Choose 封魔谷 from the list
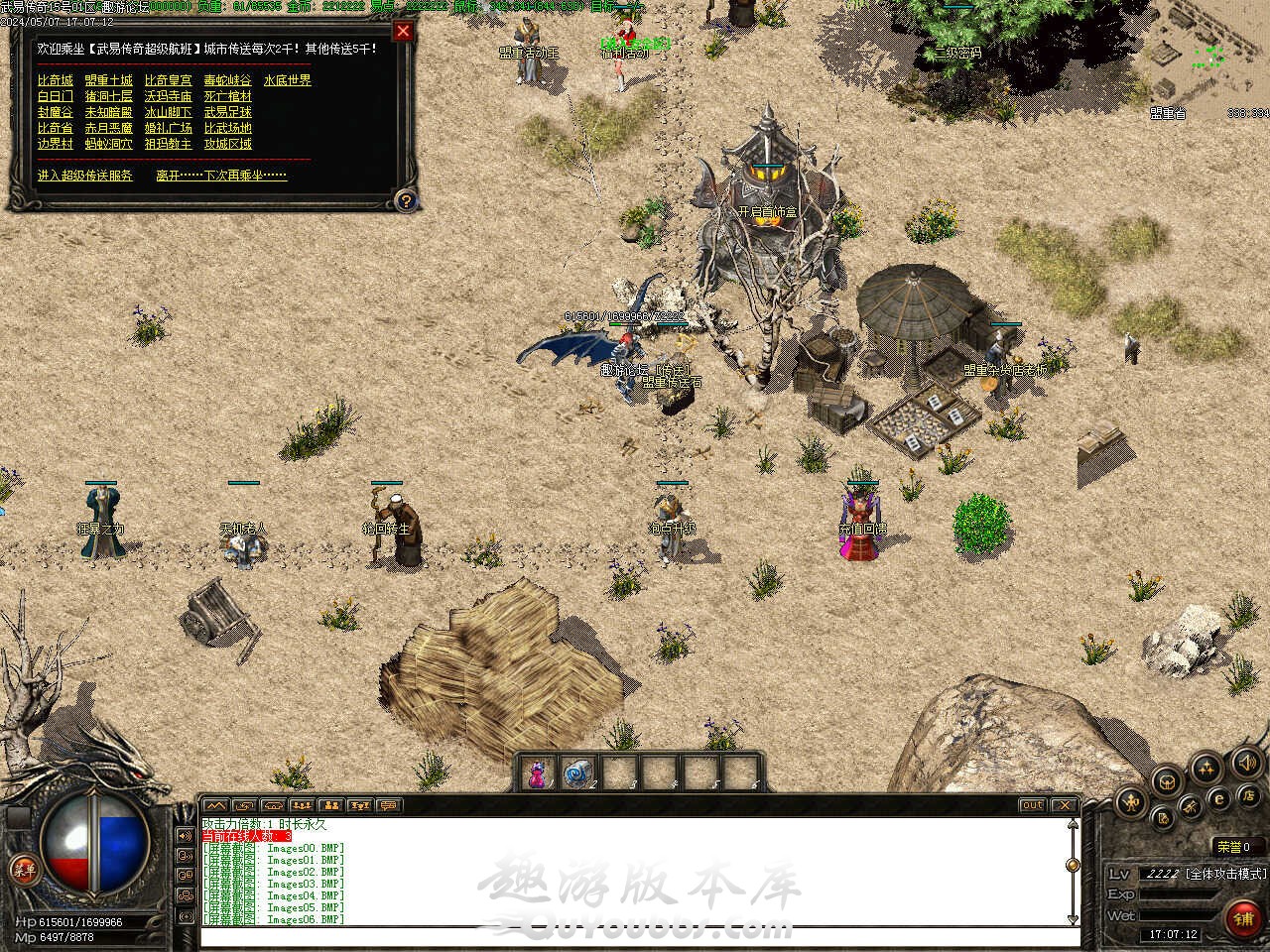This screenshot has height=952, width=1270. (x=55, y=112)
